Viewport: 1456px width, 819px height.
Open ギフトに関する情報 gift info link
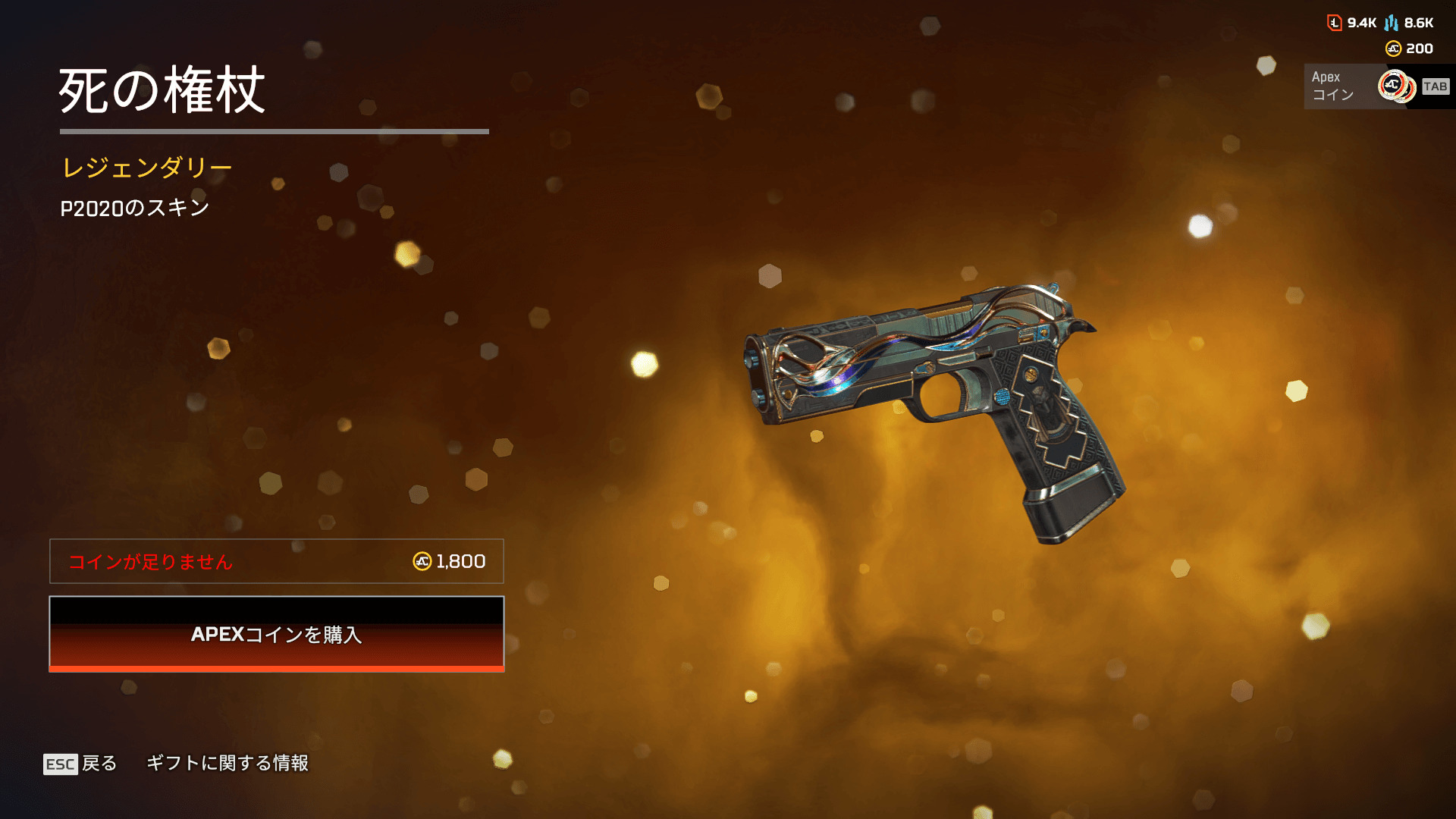pos(227,763)
